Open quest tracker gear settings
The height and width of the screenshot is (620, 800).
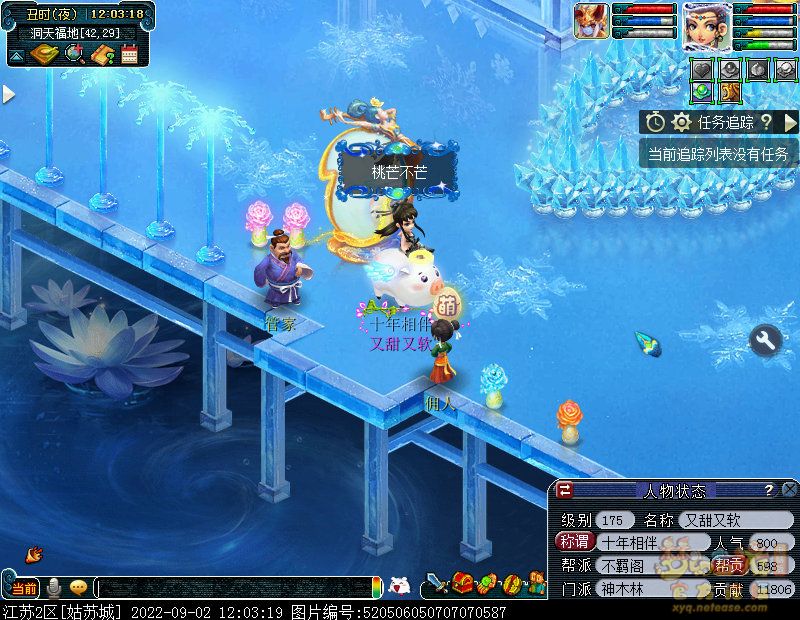click(x=682, y=122)
